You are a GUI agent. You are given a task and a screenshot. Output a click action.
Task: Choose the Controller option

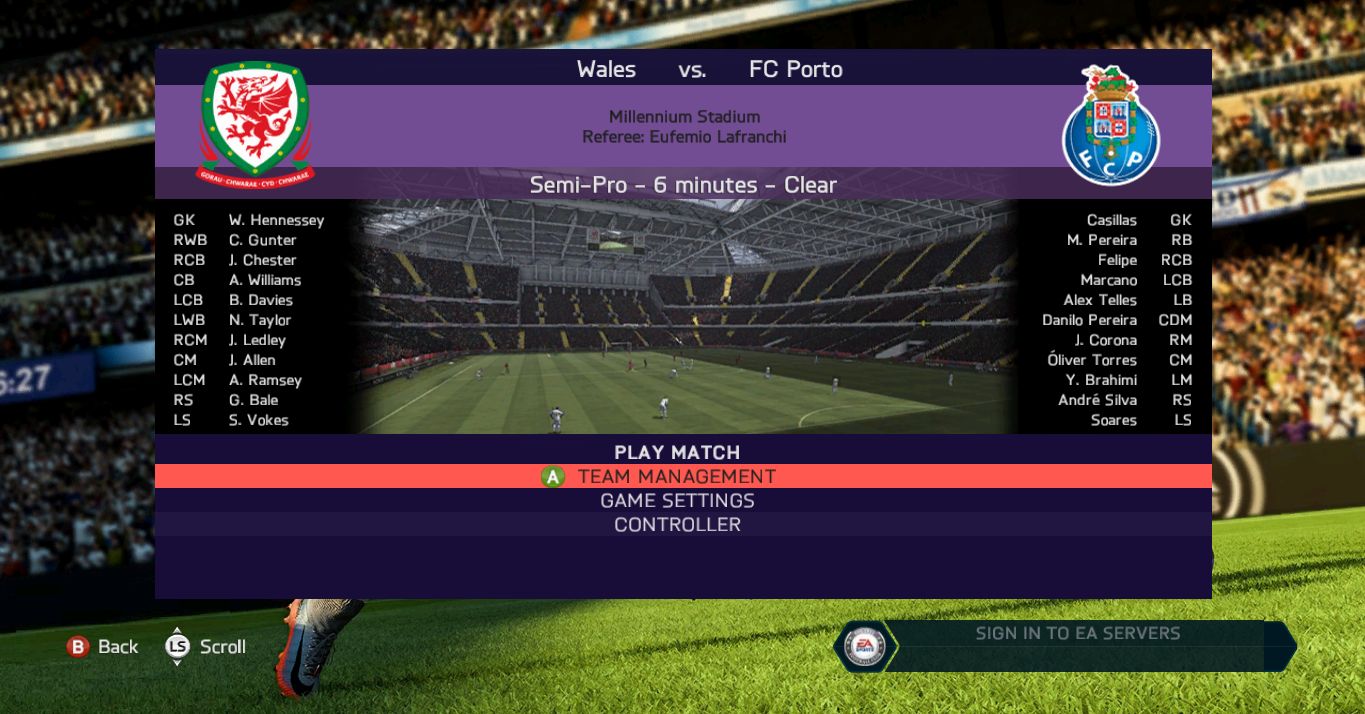coord(677,525)
